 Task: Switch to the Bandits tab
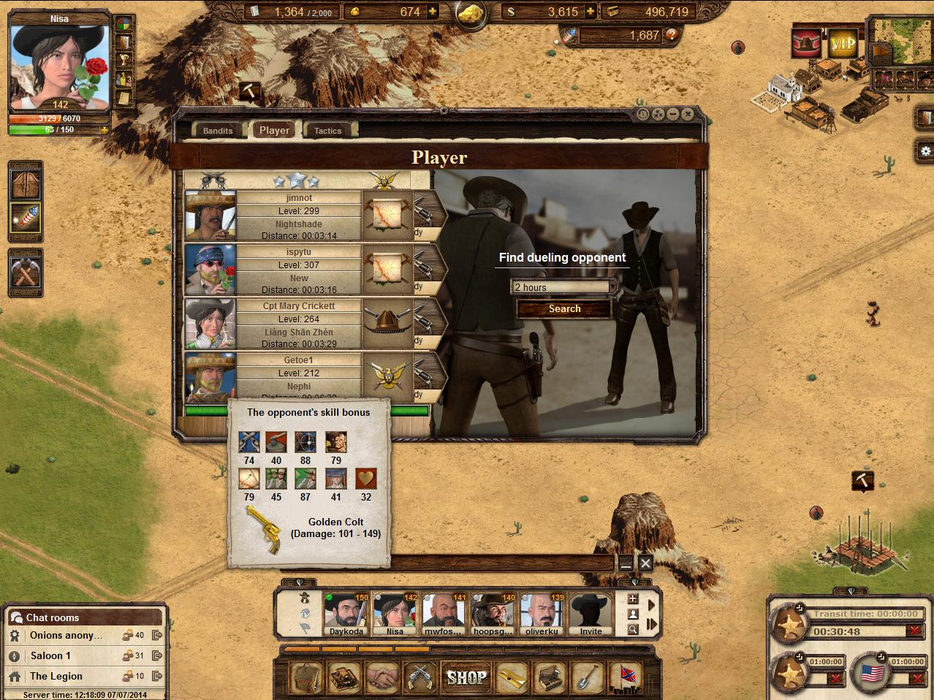[x=217, y=130]
